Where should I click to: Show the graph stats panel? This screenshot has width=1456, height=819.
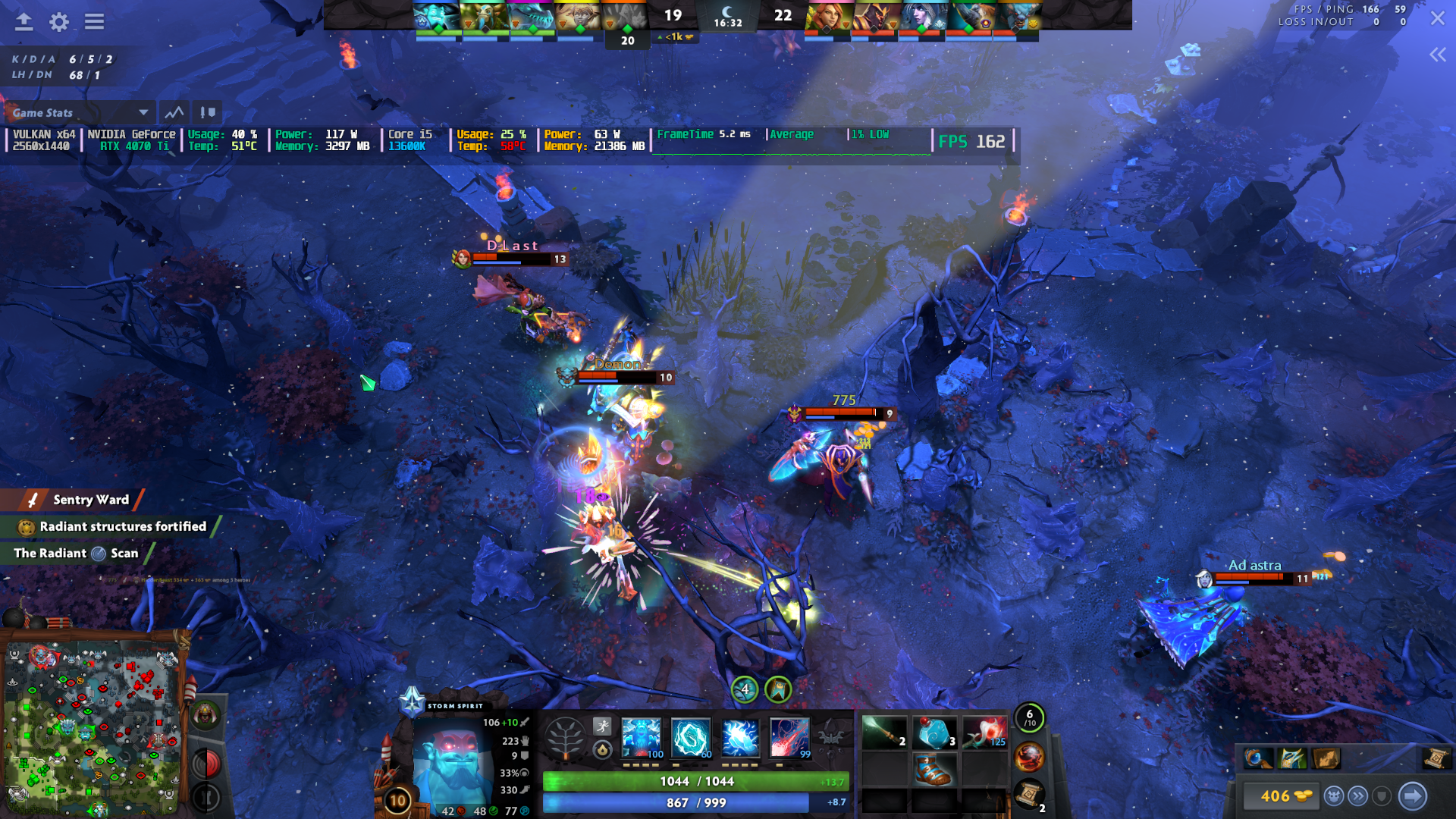pyautogui.click(x=174, y=113)
